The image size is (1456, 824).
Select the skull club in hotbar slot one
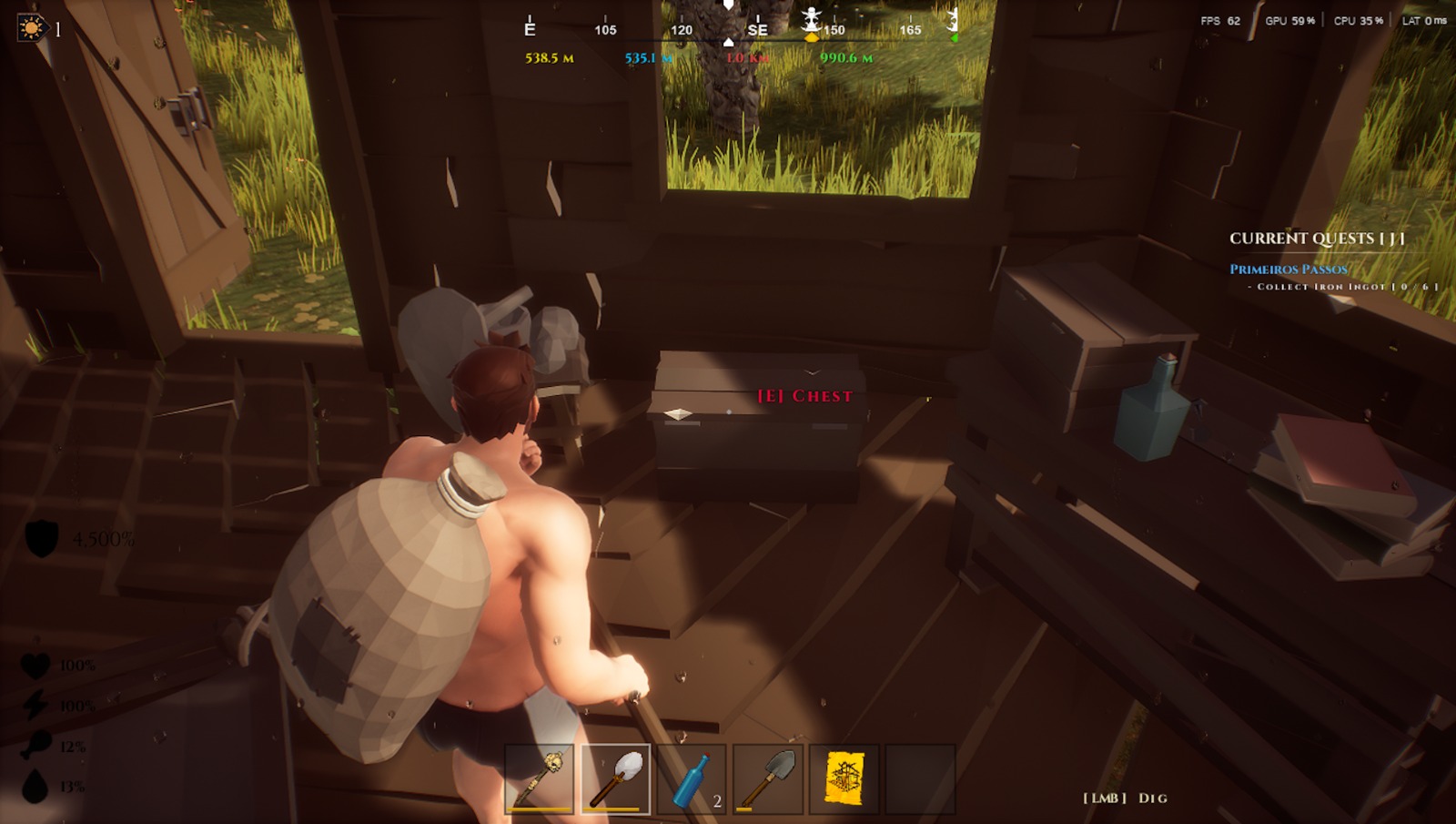coord(536,778)
